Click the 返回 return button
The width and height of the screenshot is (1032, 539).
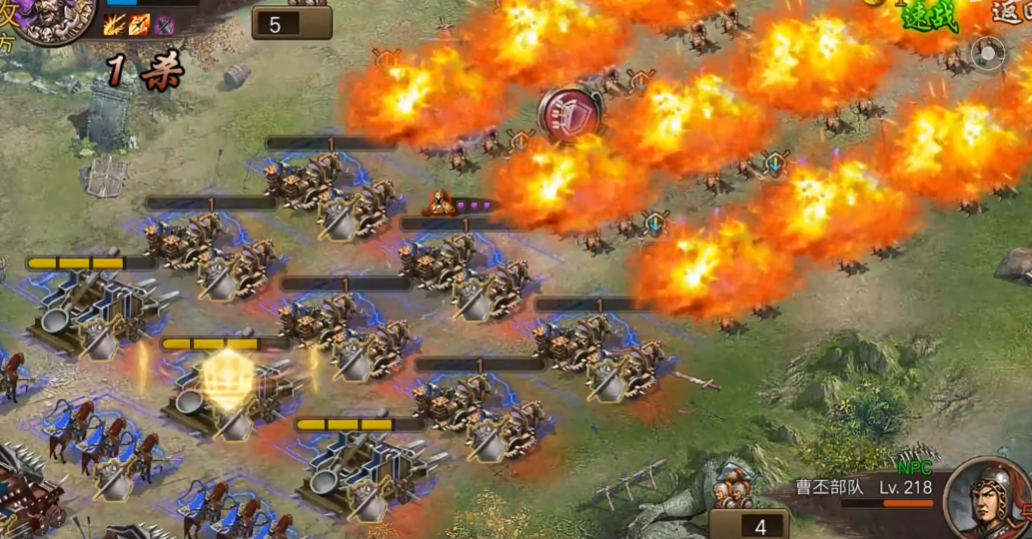point(1014,12)
